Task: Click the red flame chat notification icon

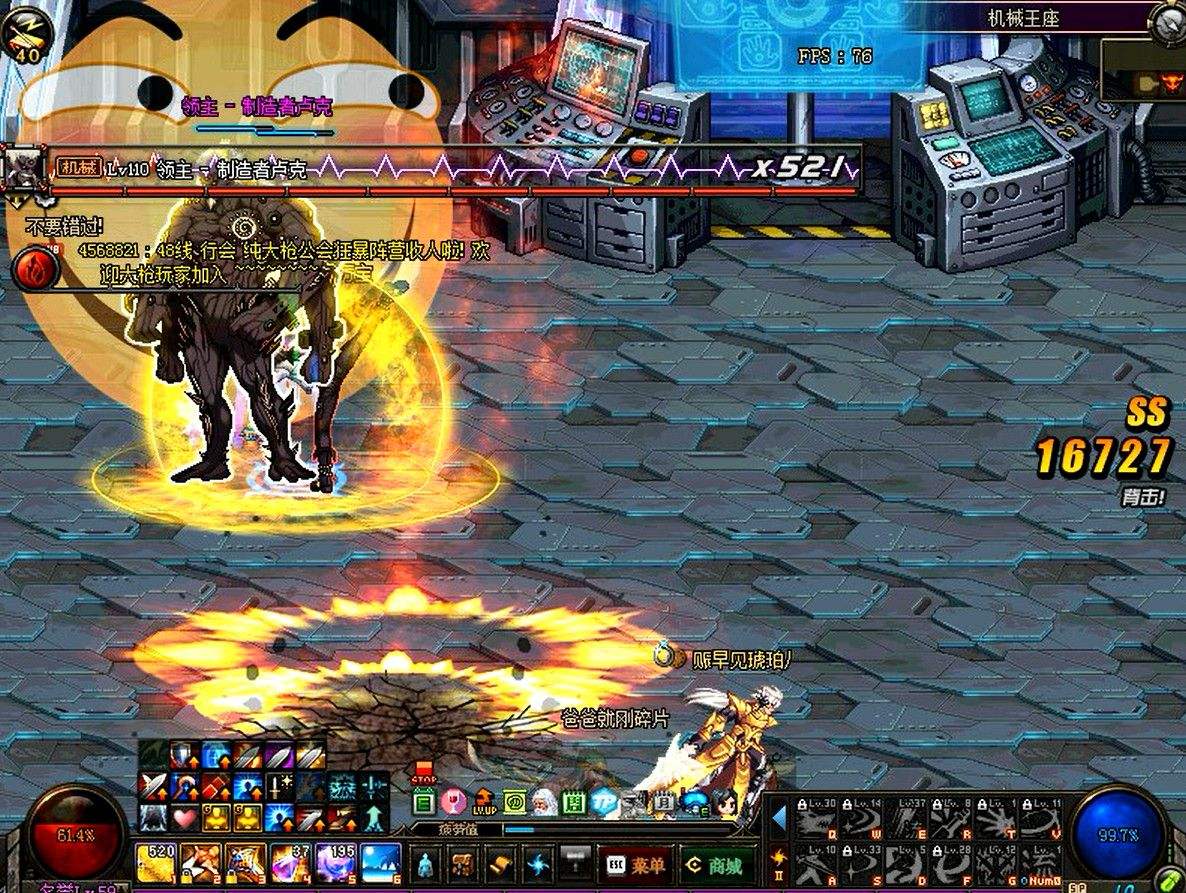Action: (x=33, y=270)
